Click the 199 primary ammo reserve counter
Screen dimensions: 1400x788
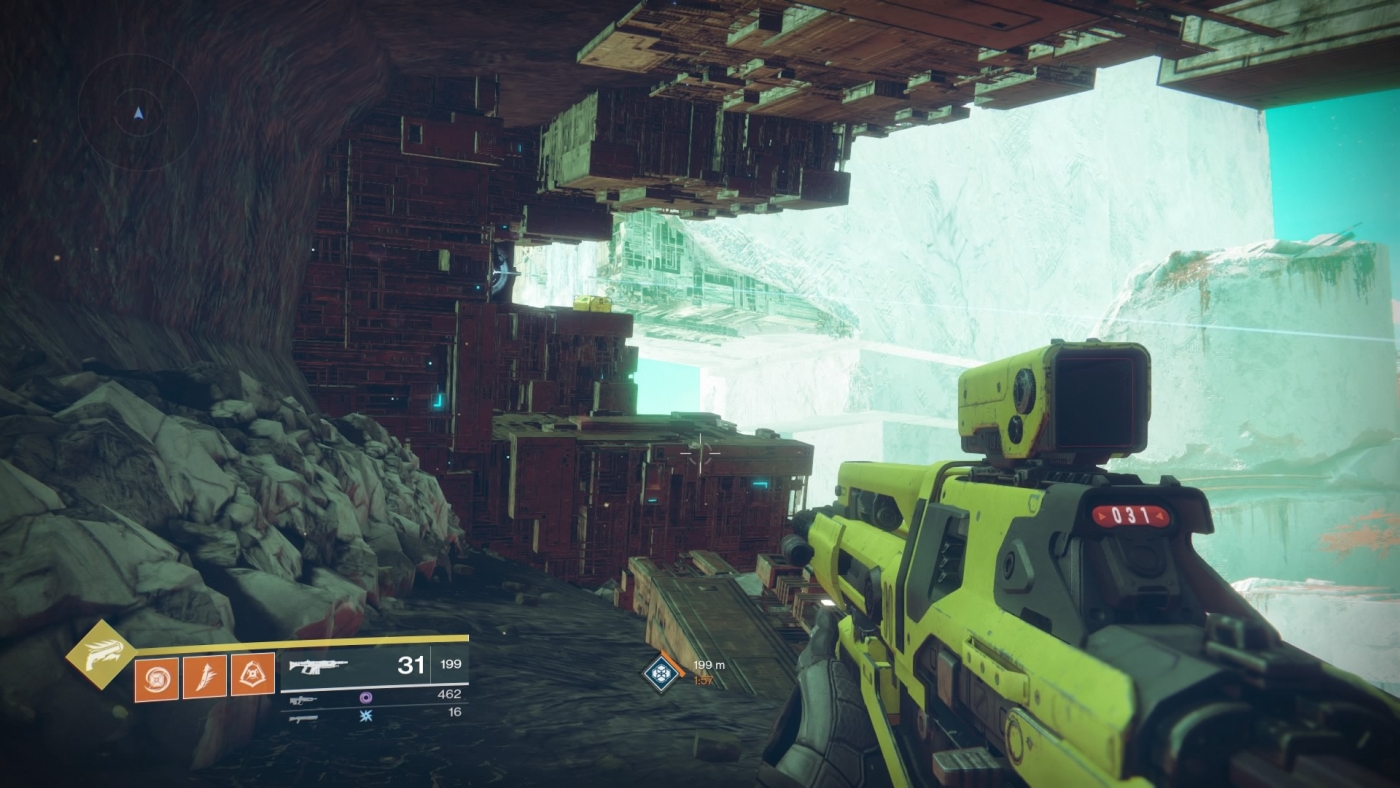click(451, 665)
